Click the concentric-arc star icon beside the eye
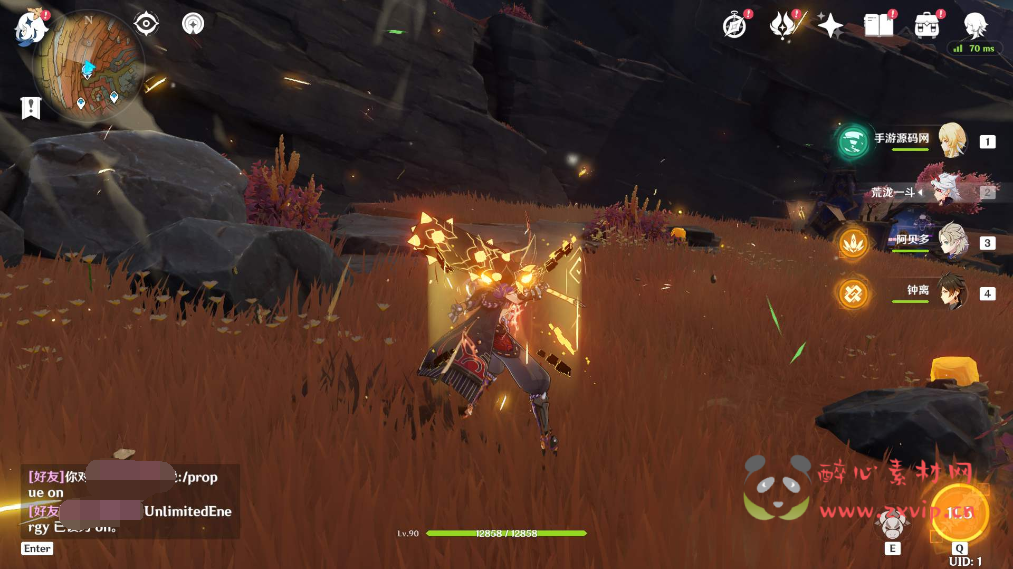Screen dimensions: 1013x569 click(194, 23)
